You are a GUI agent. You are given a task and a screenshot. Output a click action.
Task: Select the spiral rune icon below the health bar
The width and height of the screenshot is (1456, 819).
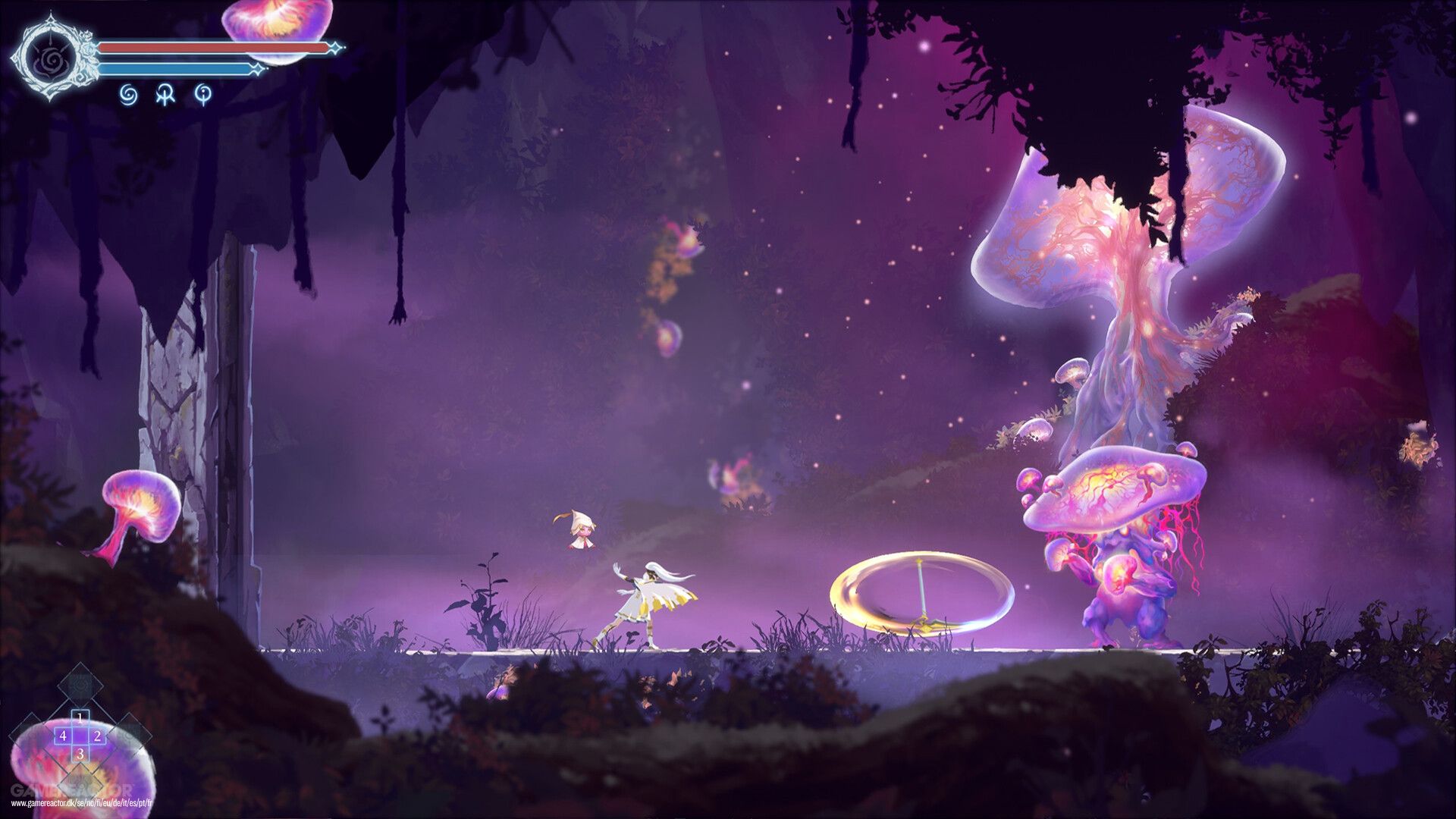[127, 96]
